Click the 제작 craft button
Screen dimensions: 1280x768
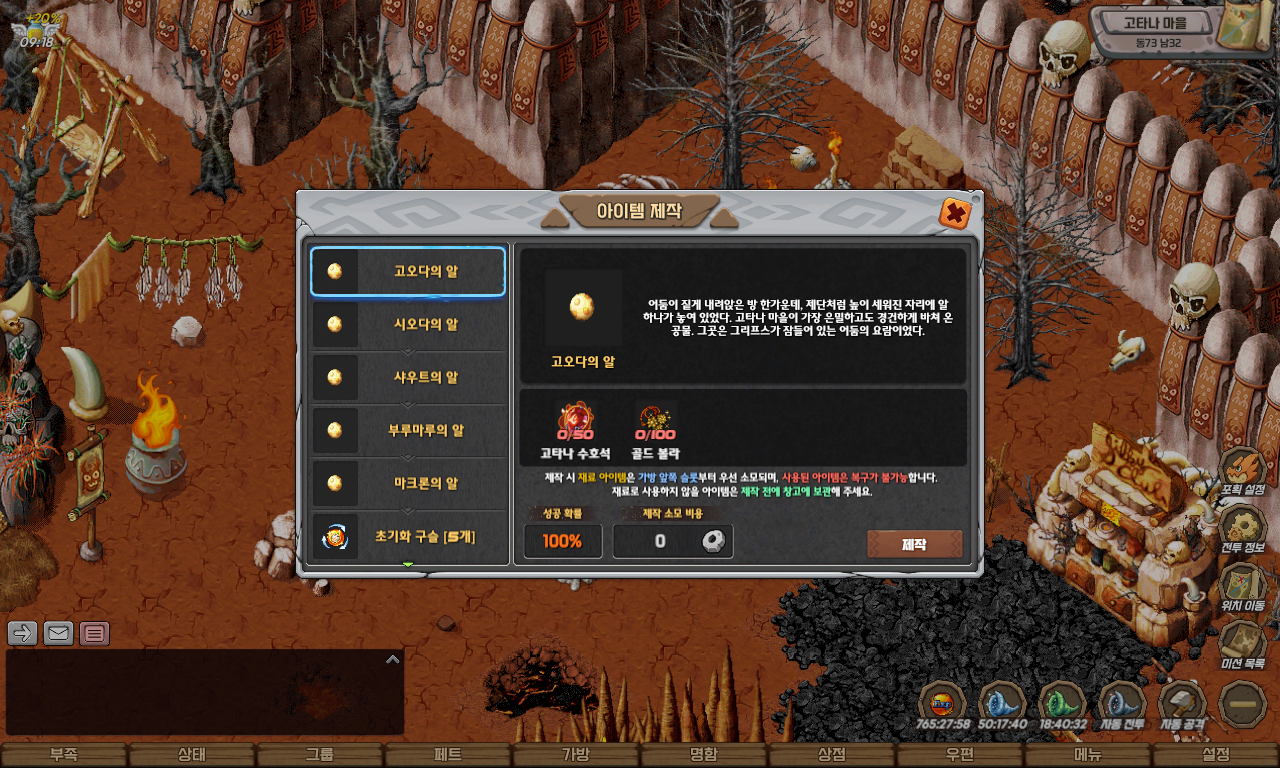click(914, 544)
